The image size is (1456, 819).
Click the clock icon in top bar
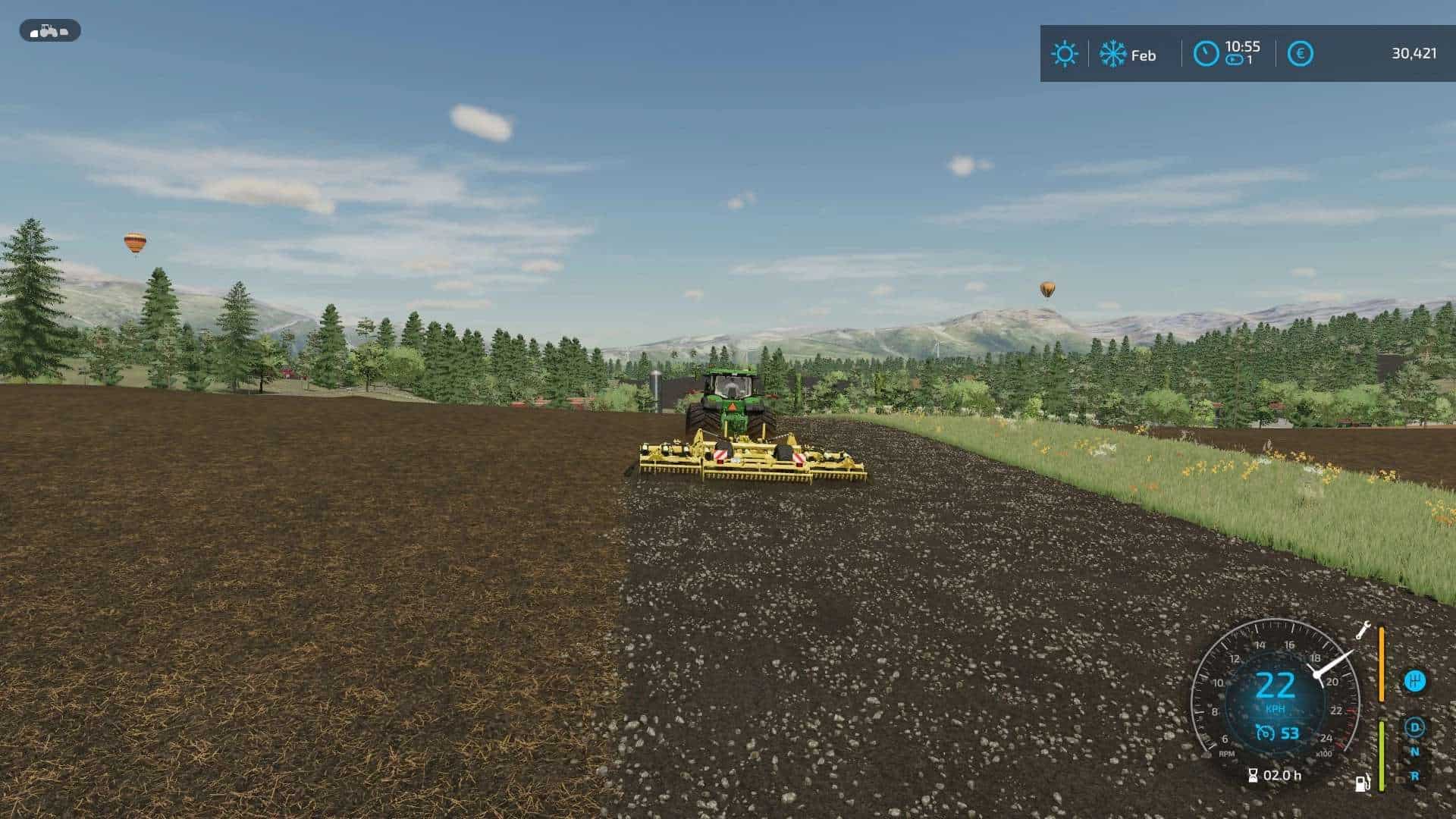1206,54
